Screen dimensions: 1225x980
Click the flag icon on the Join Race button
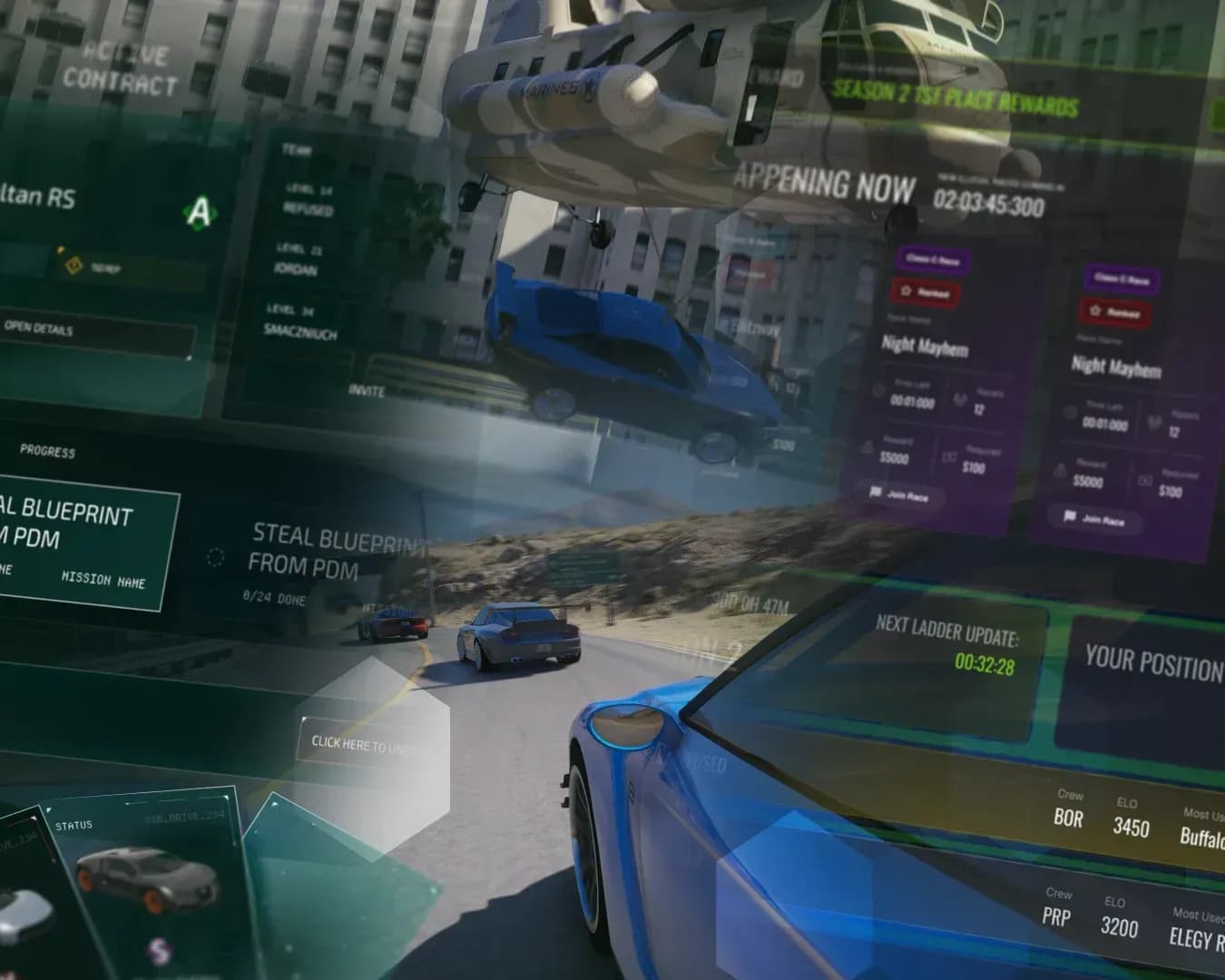(875, 490)
